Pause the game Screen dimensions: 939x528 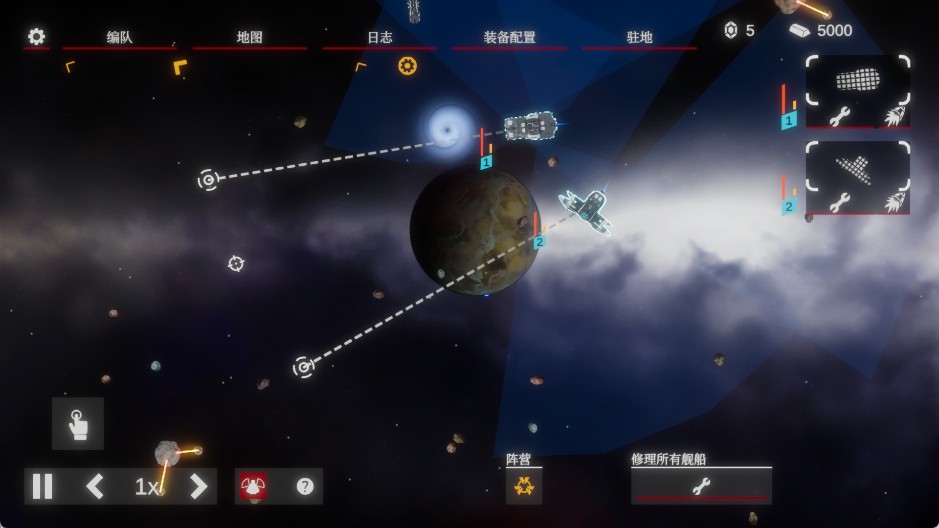coord(43,487)
